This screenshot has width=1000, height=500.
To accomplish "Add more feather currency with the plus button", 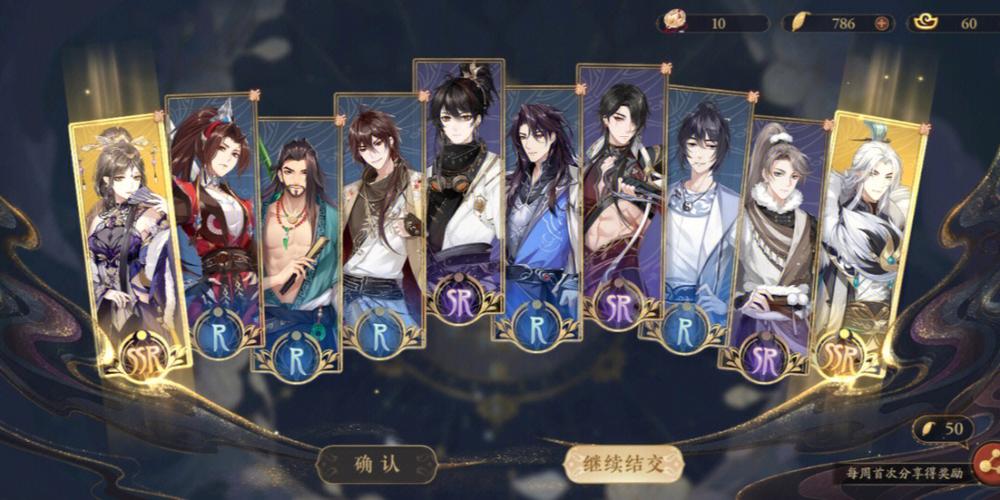I will [881, 23].
